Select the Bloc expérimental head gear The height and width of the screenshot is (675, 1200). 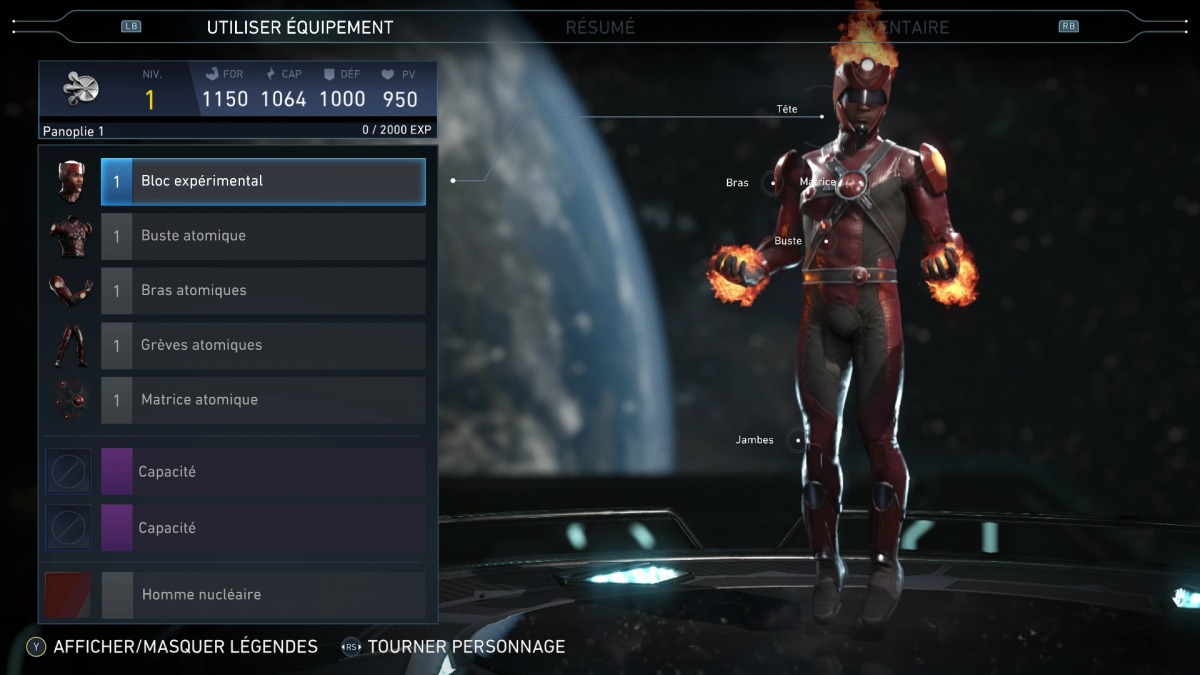pos(263,182)
